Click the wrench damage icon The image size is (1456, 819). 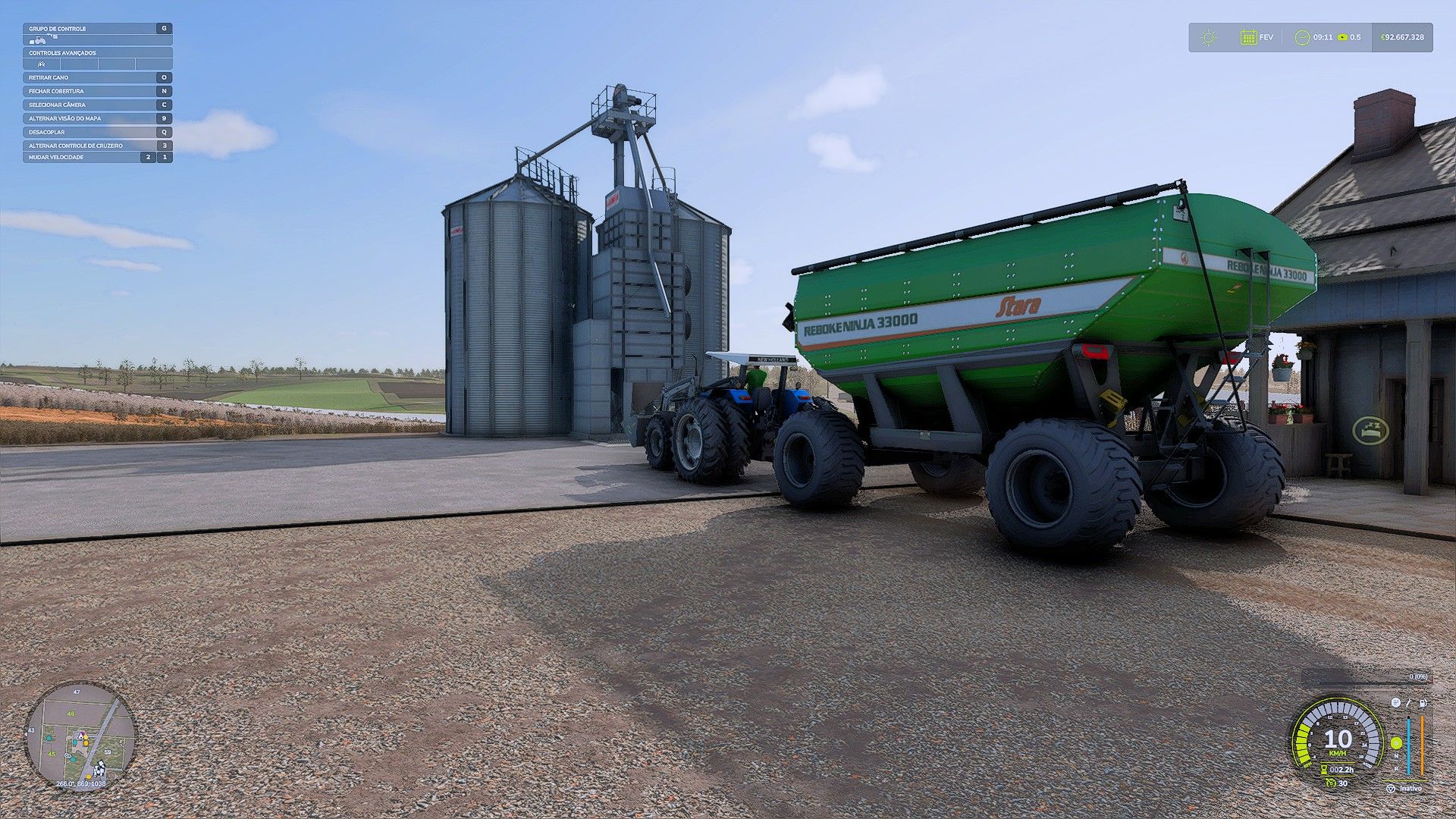click(1409, 703)
